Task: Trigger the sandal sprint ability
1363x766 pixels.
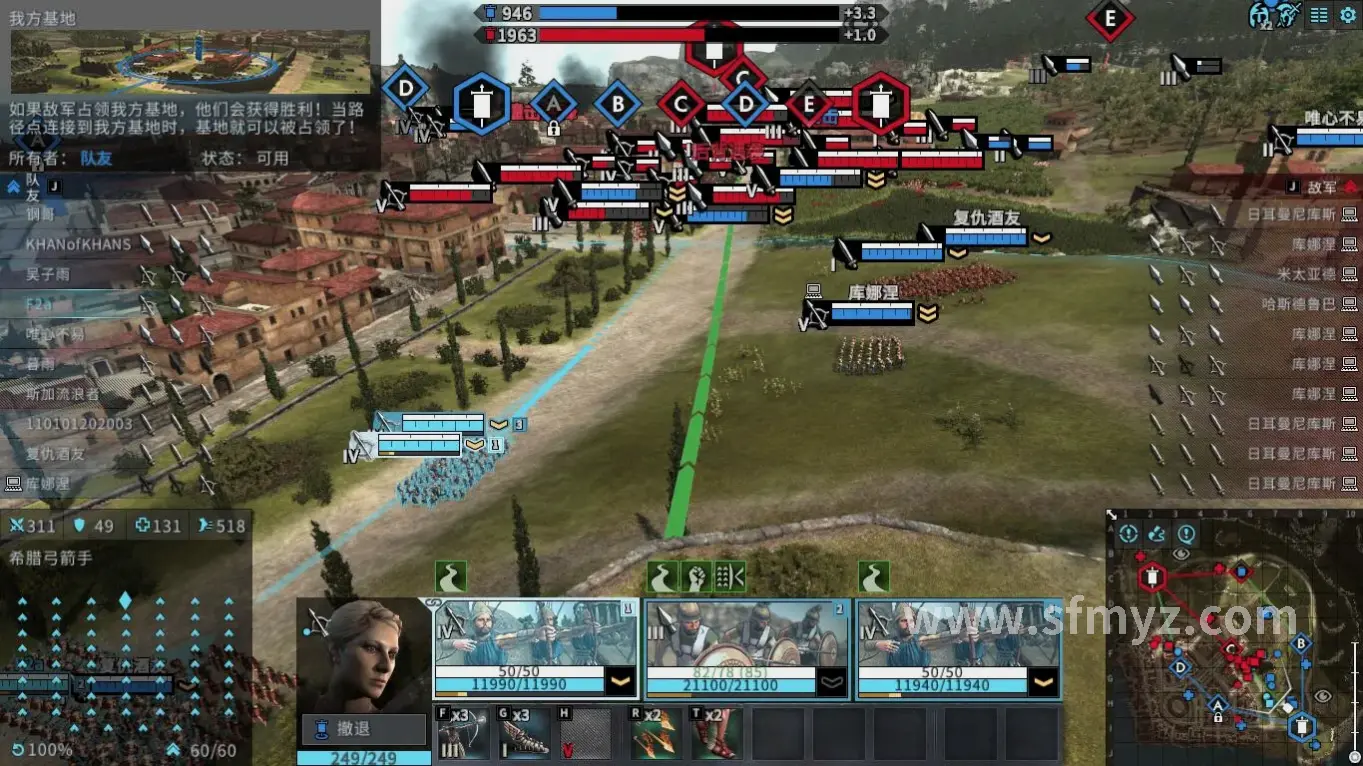Action: [716, 734]
